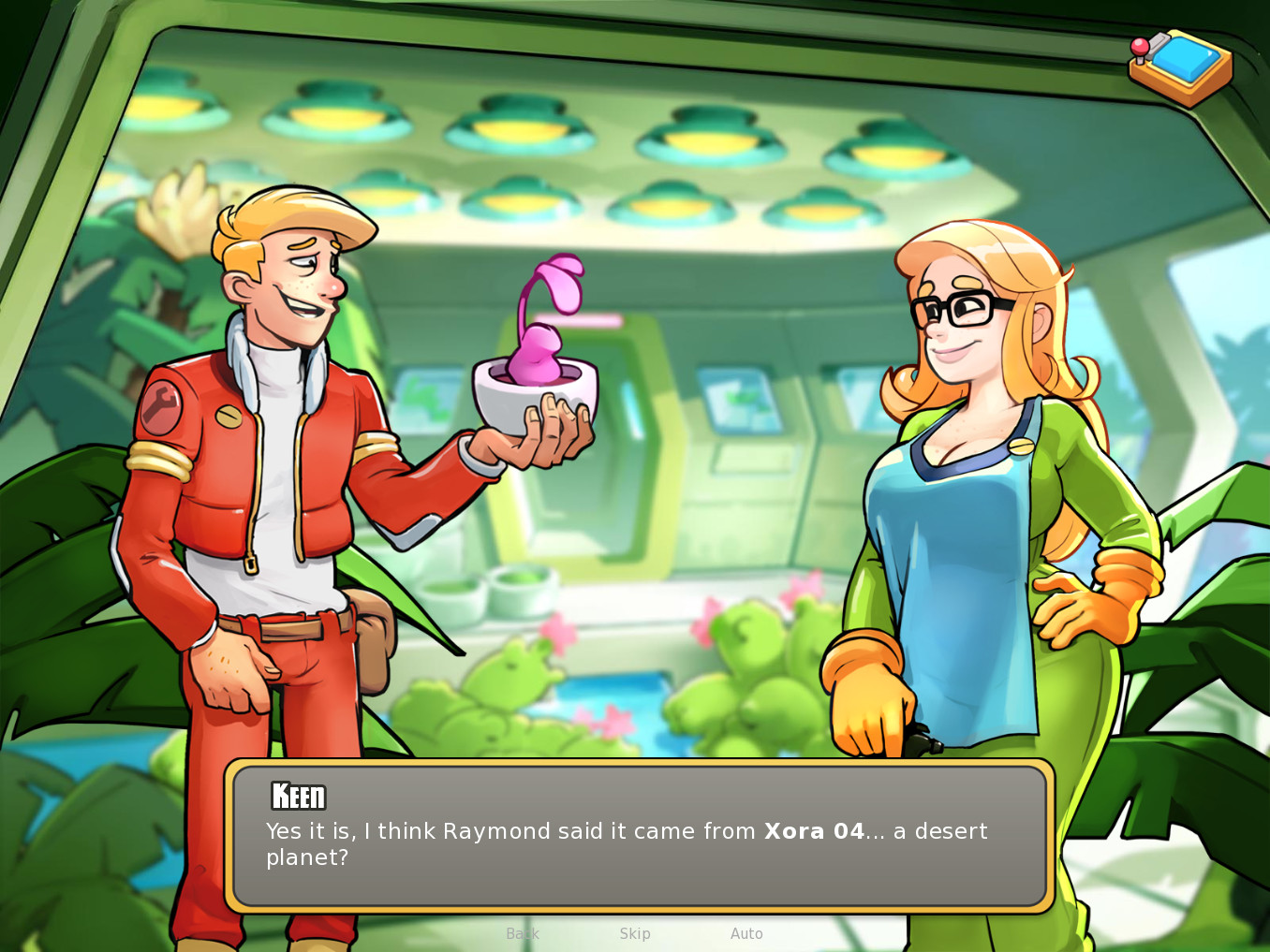Viewport: 1270px width, 952px height.
Task: Click the bold Xora 04 text in dialogue
Action: (x=813, y=831)
